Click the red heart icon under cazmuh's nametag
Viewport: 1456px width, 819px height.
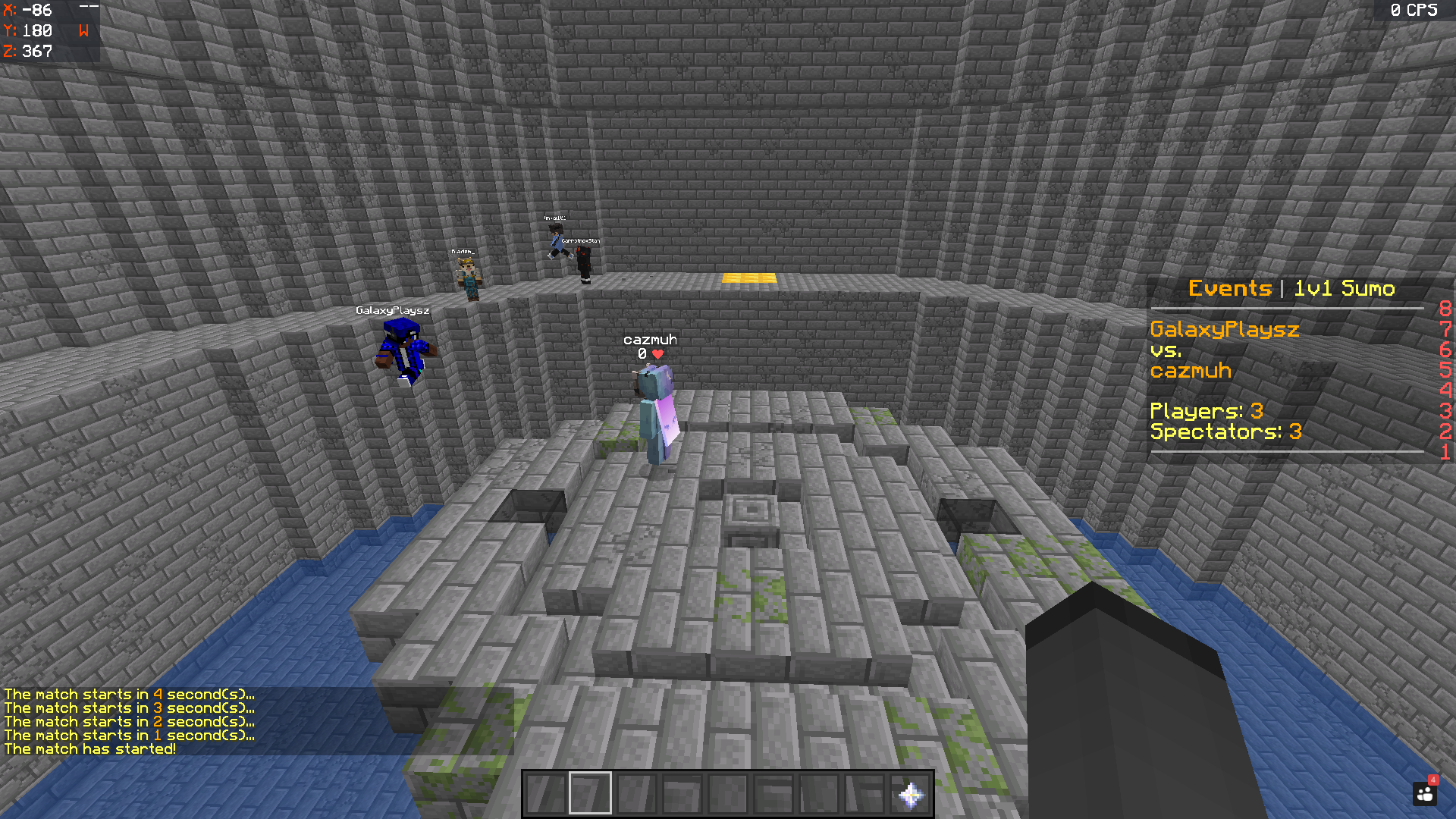(657, 353)
